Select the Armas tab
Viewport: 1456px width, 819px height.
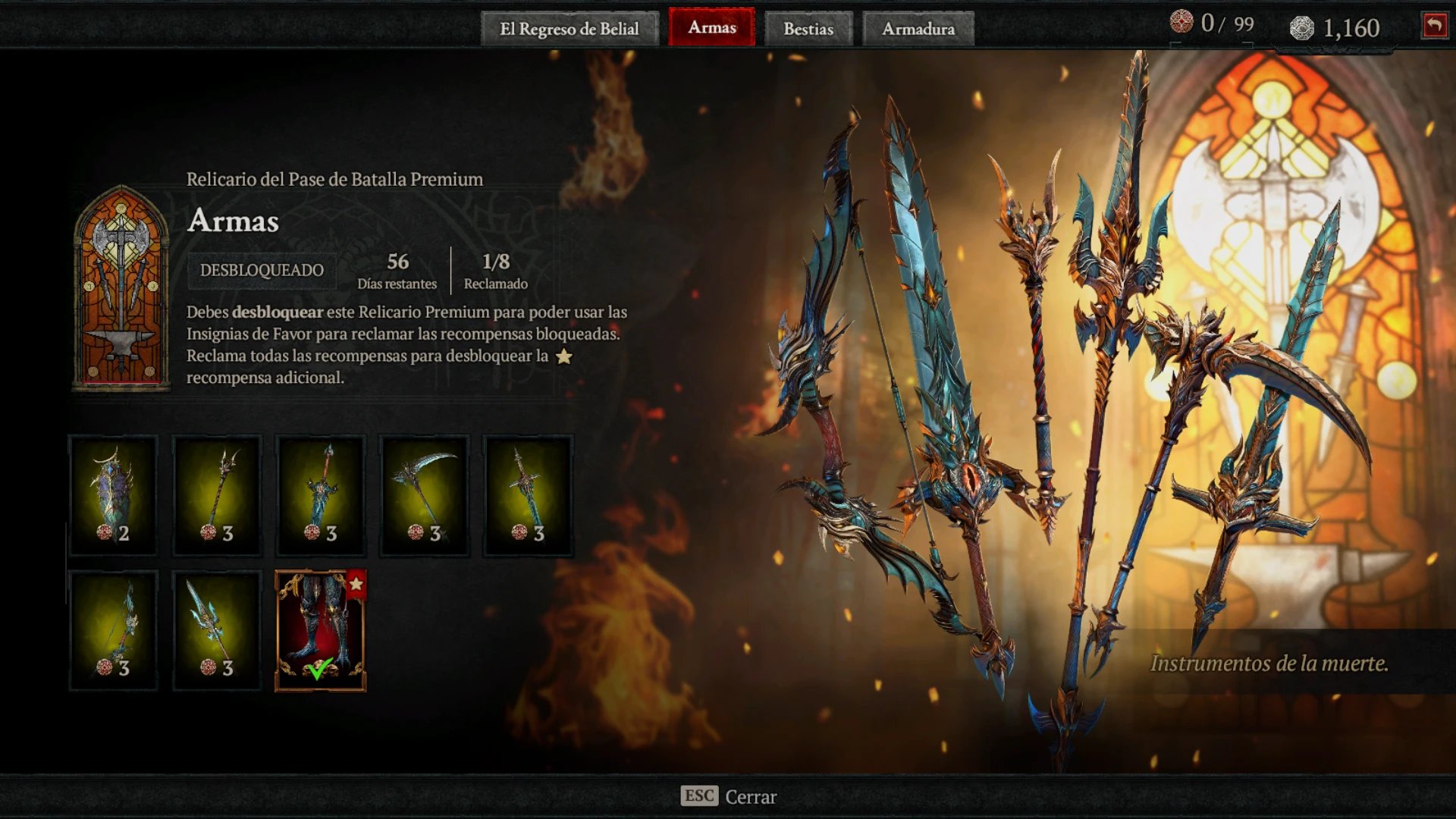click(711, 27)
